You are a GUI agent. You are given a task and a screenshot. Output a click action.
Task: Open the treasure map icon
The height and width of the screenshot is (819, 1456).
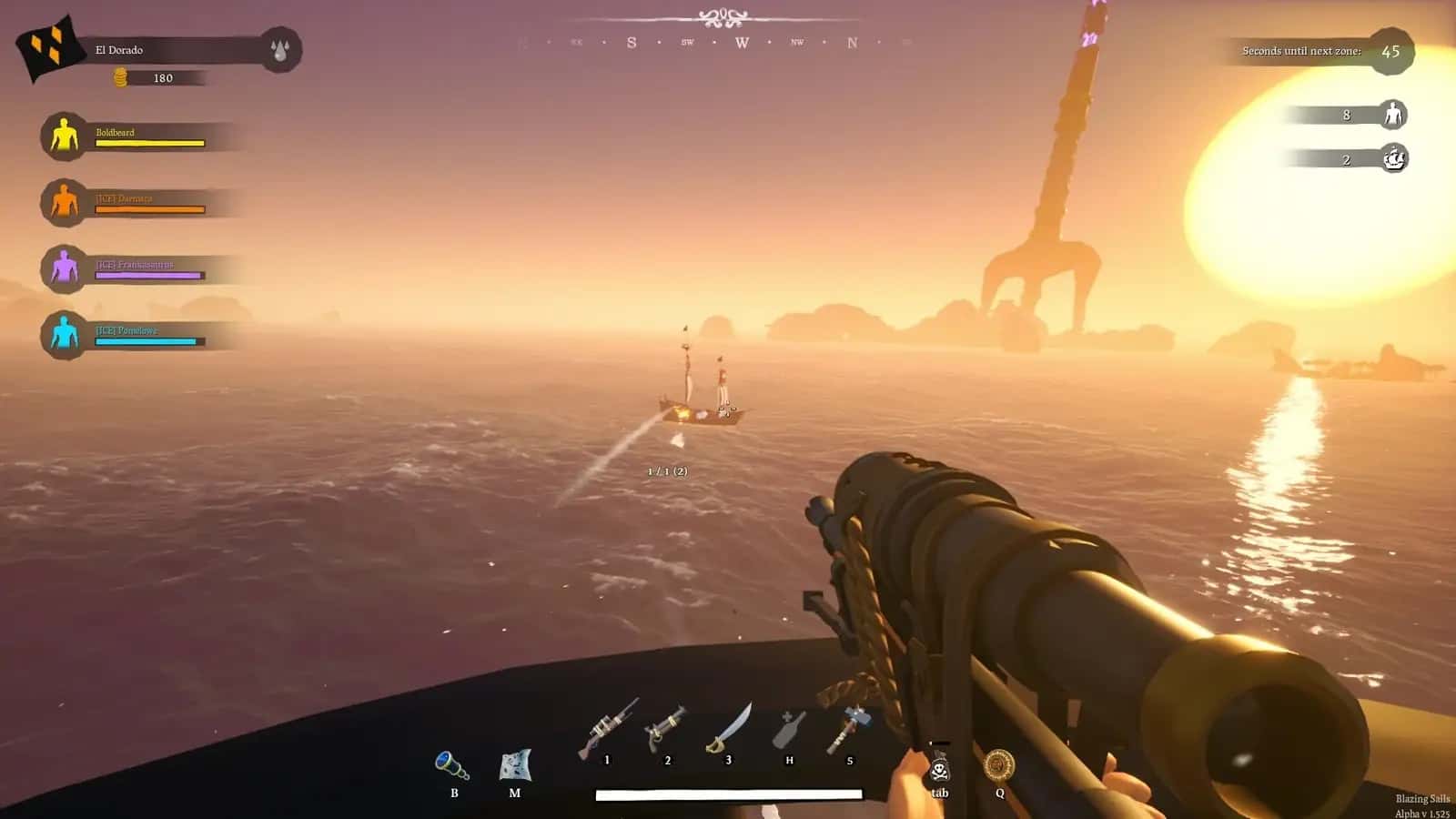coord(515,765)
